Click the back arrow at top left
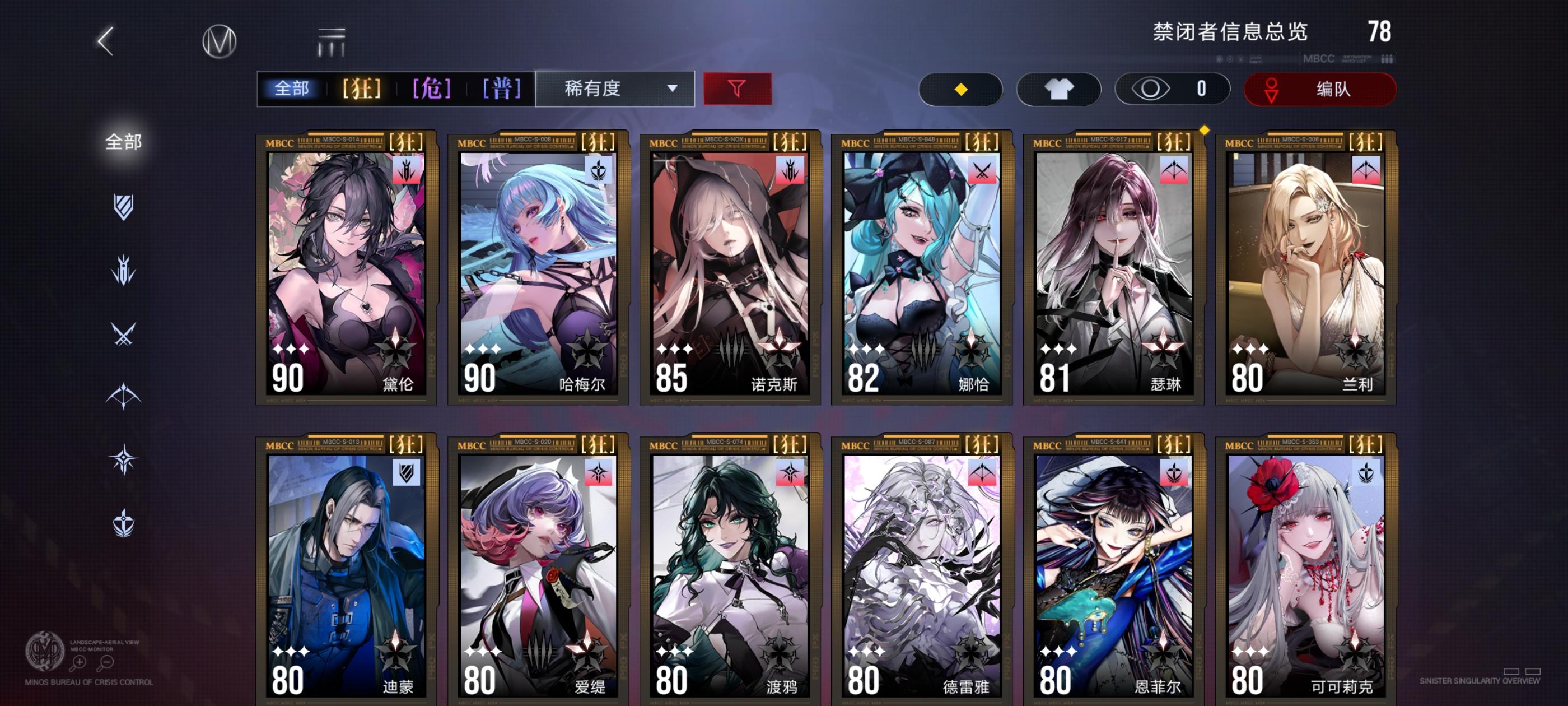The height and width of the screenshot is (706, 1568). coord(105,43)
